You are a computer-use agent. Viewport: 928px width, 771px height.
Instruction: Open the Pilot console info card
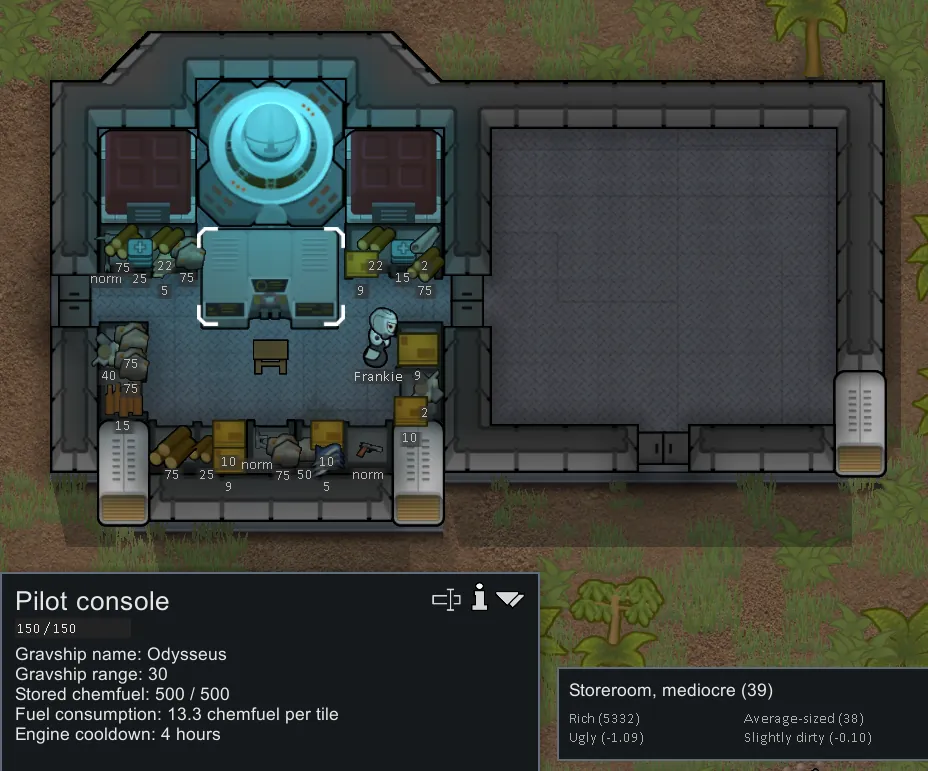pos(479,598)
